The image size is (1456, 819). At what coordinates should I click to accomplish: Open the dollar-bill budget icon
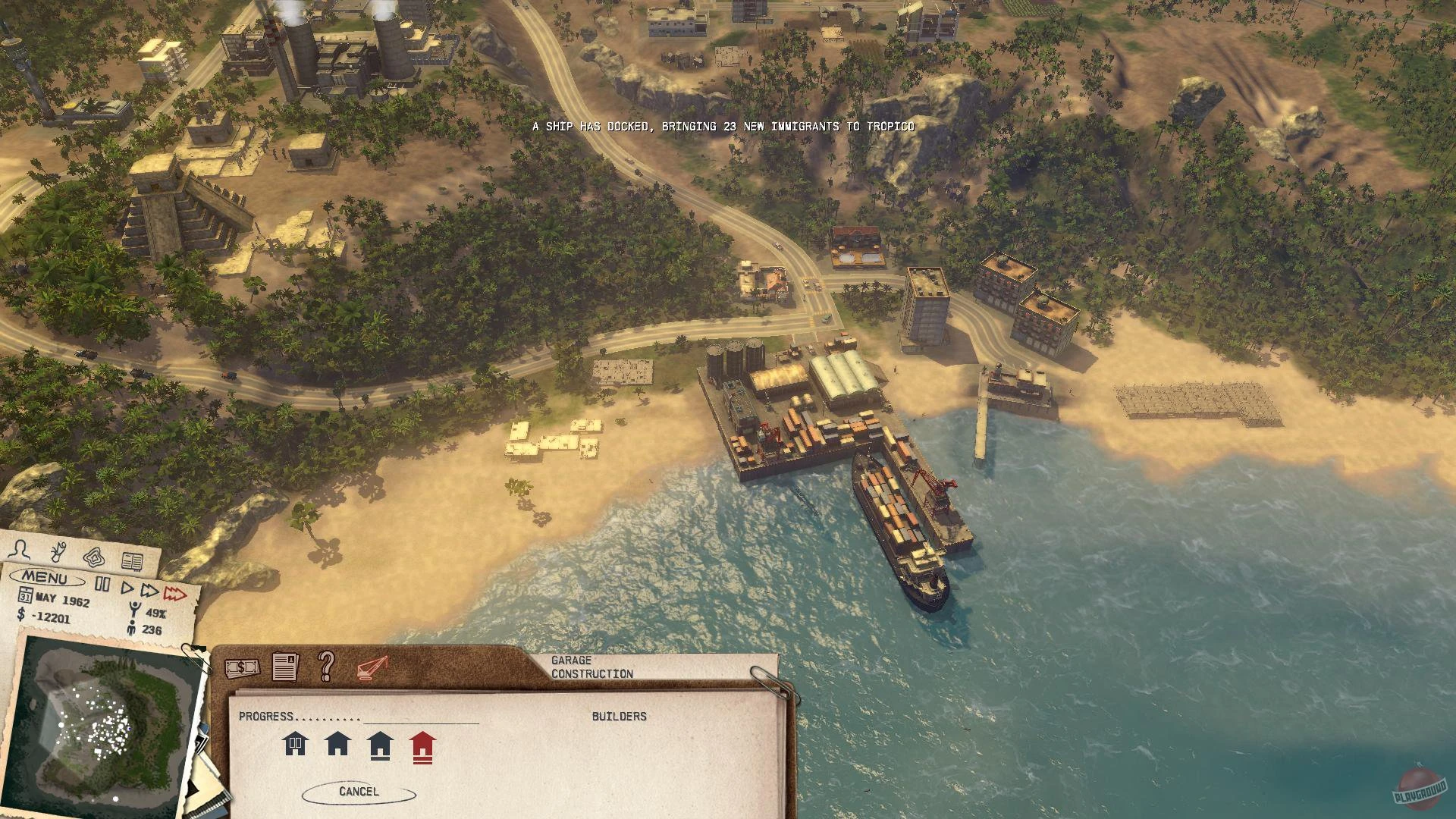pos(241,667)
